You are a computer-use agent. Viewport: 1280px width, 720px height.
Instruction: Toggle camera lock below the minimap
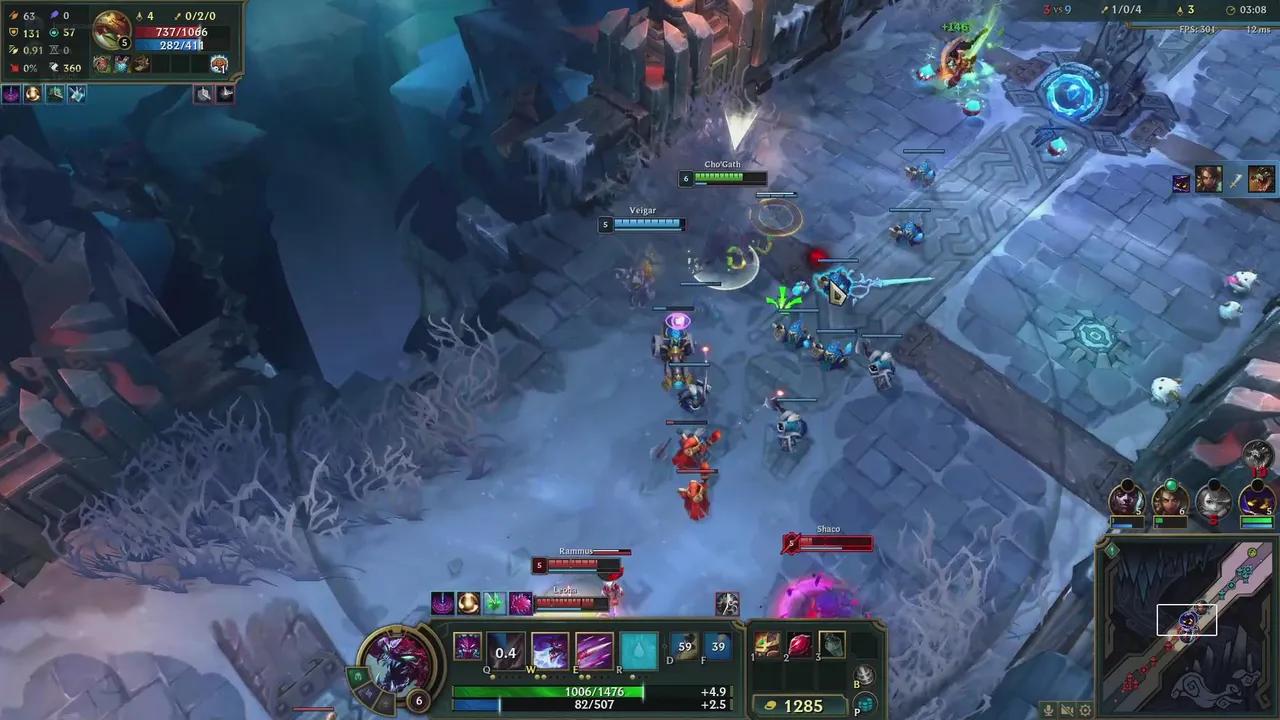[1067, 710]
